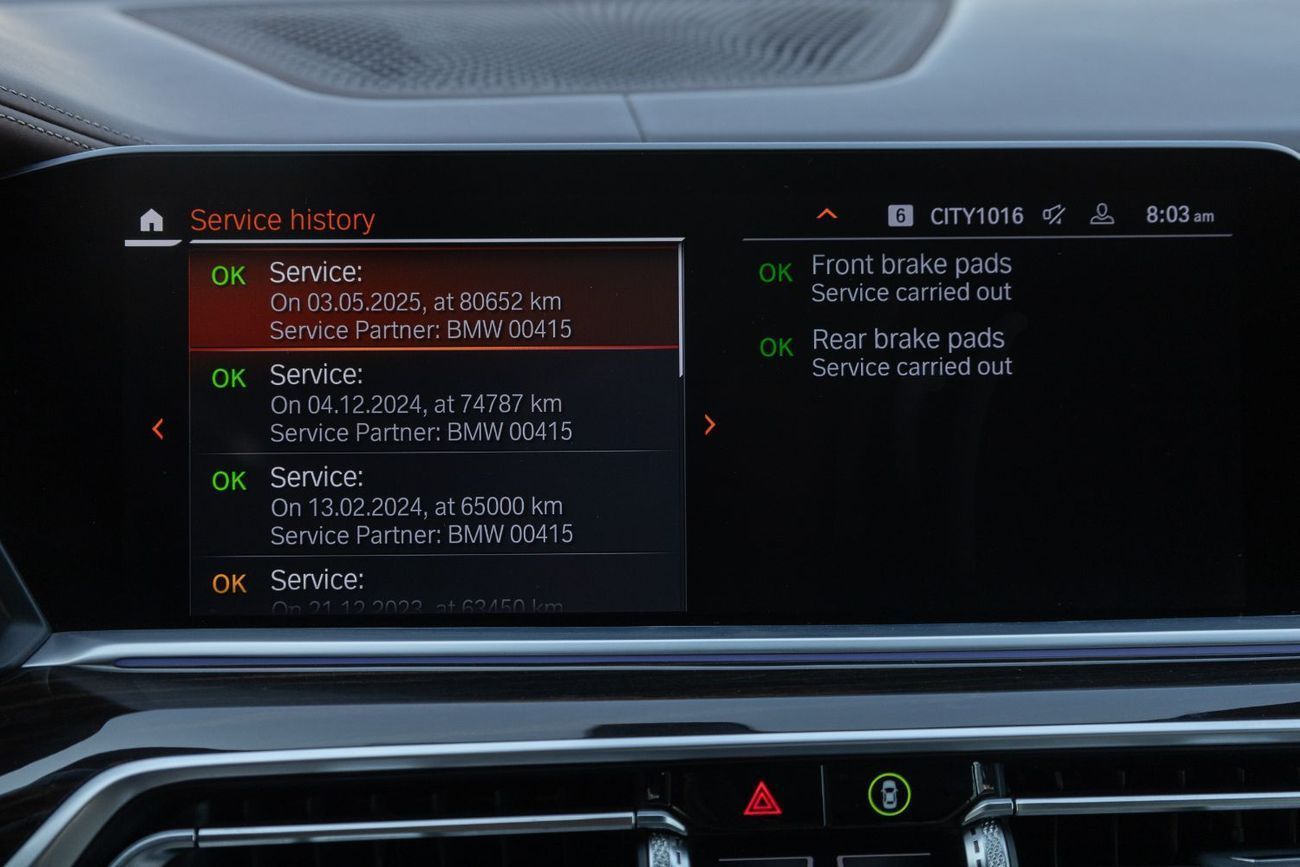Select the green OK icon beside 03.05.2025 service
1300x867 pixels.
[x=227, y=277]
